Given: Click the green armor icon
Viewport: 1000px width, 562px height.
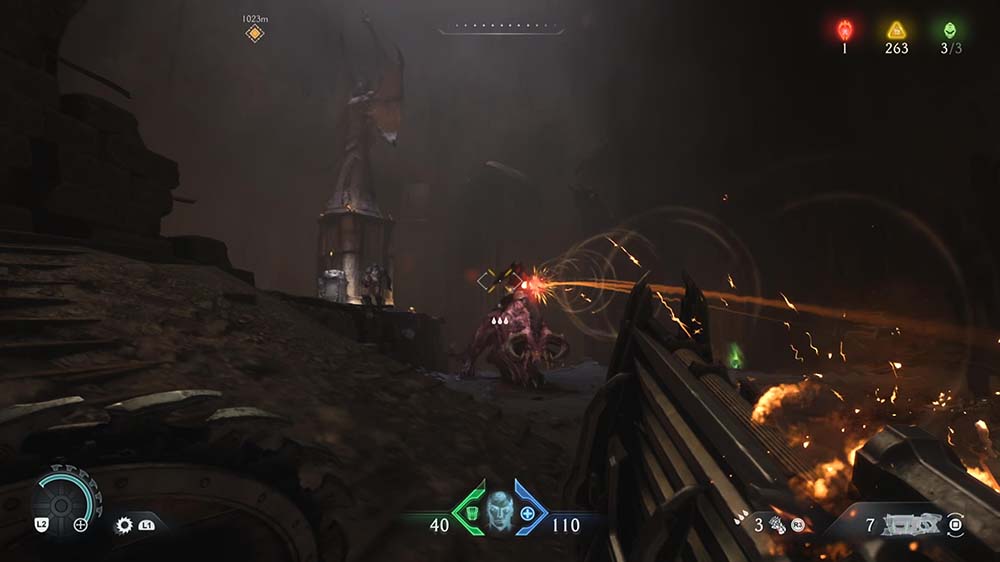Looking at the screenshot, I should coord(470,513).
